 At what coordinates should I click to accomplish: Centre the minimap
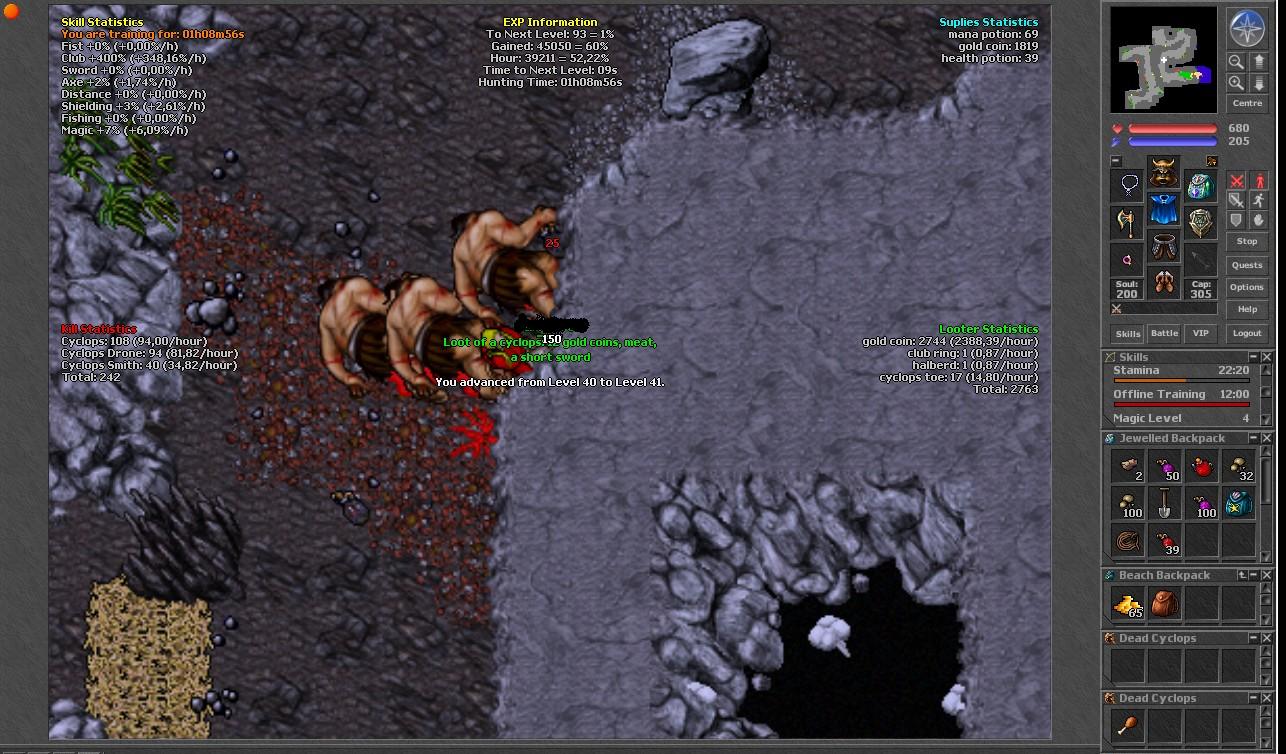pyautogui.click(x=1247, y=103)
